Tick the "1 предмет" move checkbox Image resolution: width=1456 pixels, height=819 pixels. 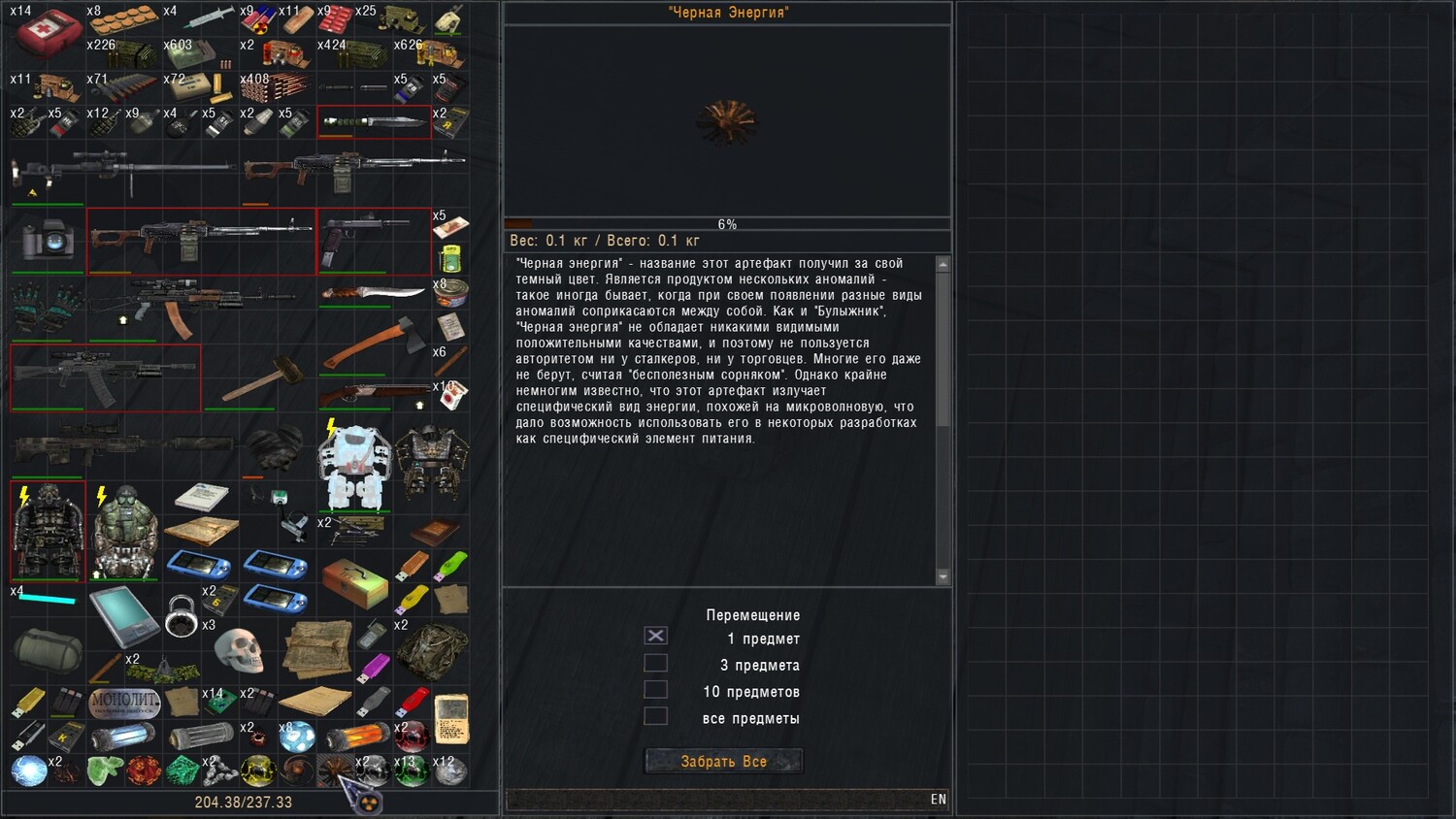[x=656, y=636]
